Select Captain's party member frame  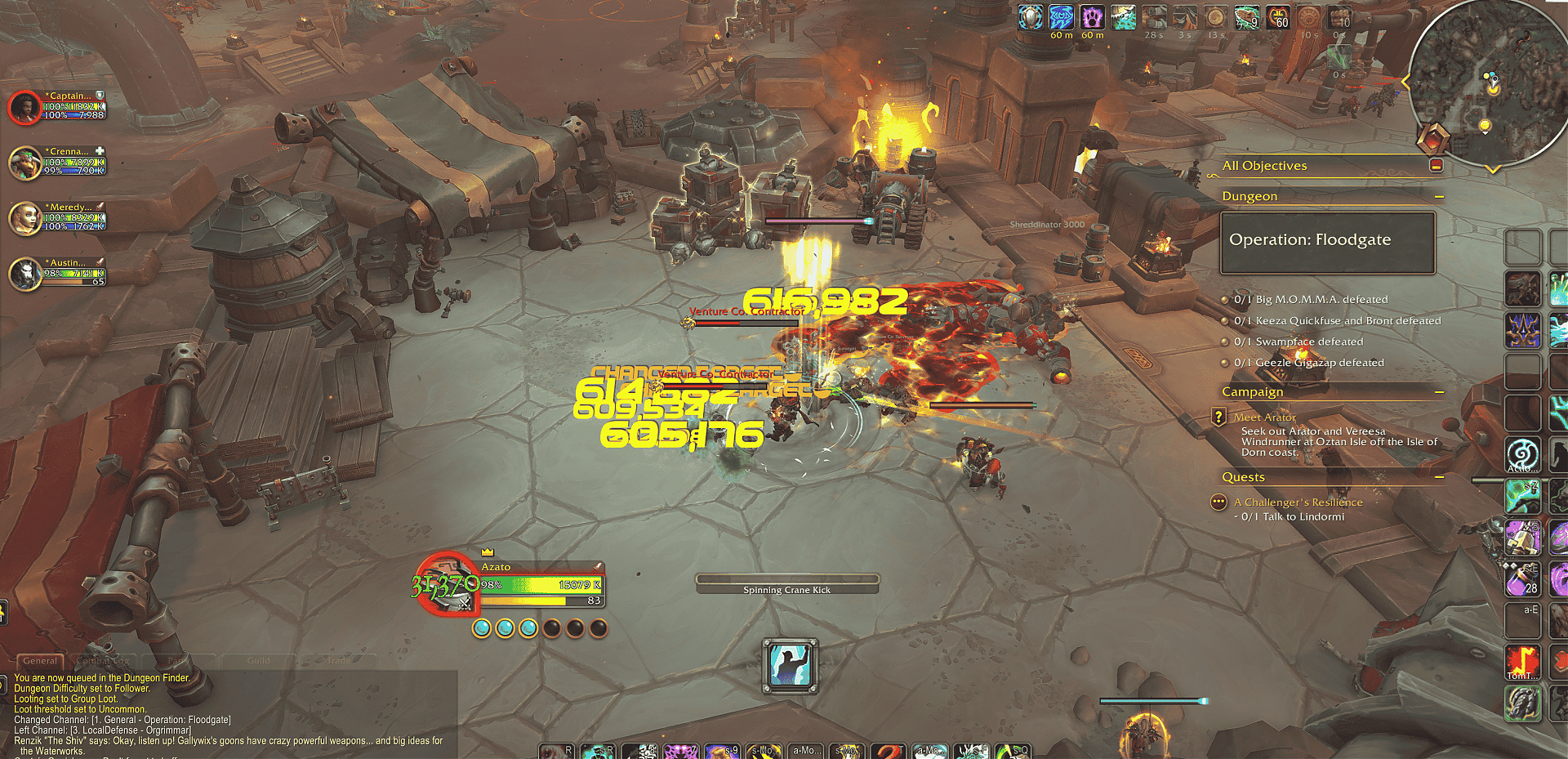26,107
